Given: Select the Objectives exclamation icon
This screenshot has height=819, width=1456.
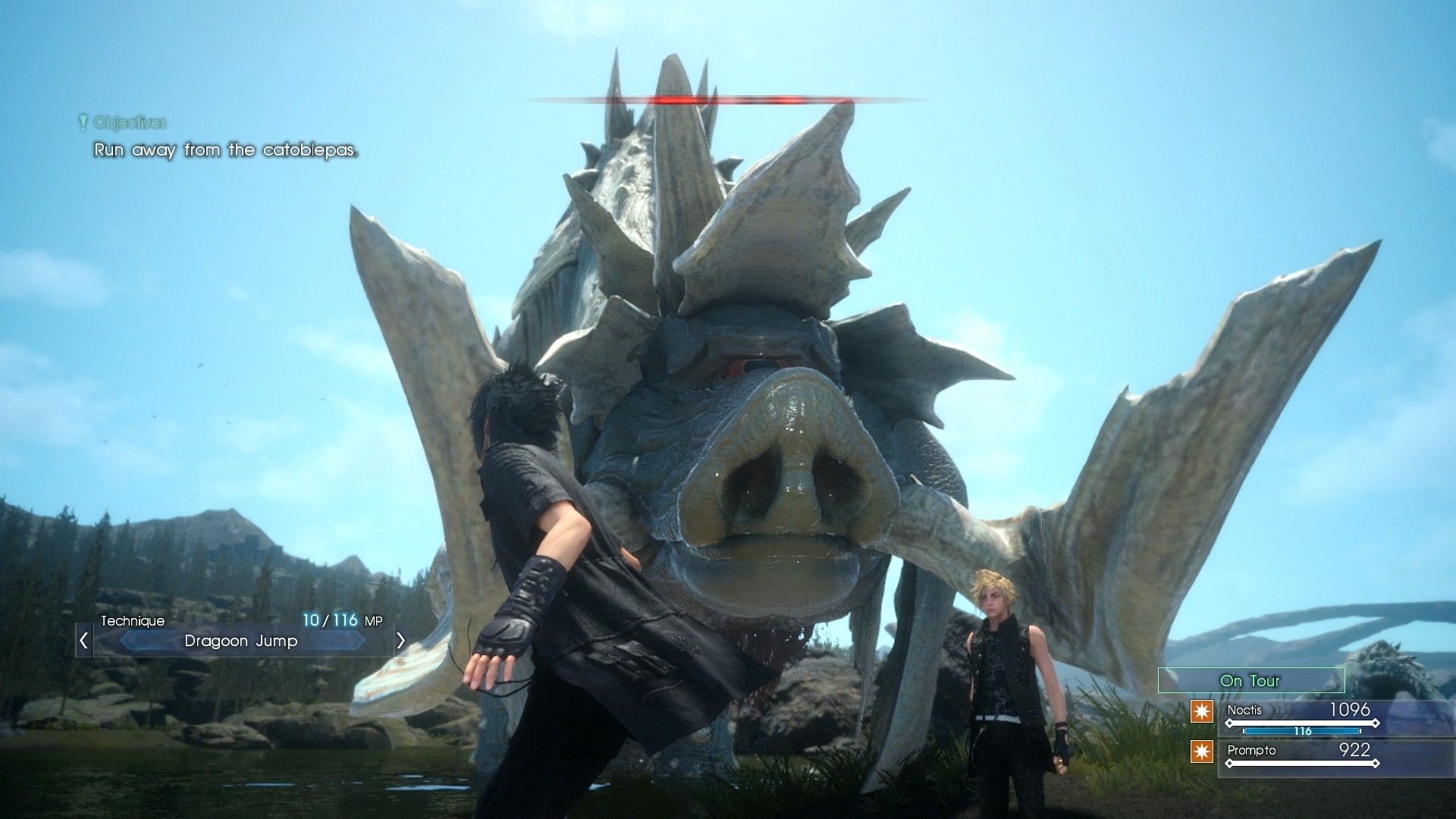Looking at the screenshot, I should (x=82, y=121).
